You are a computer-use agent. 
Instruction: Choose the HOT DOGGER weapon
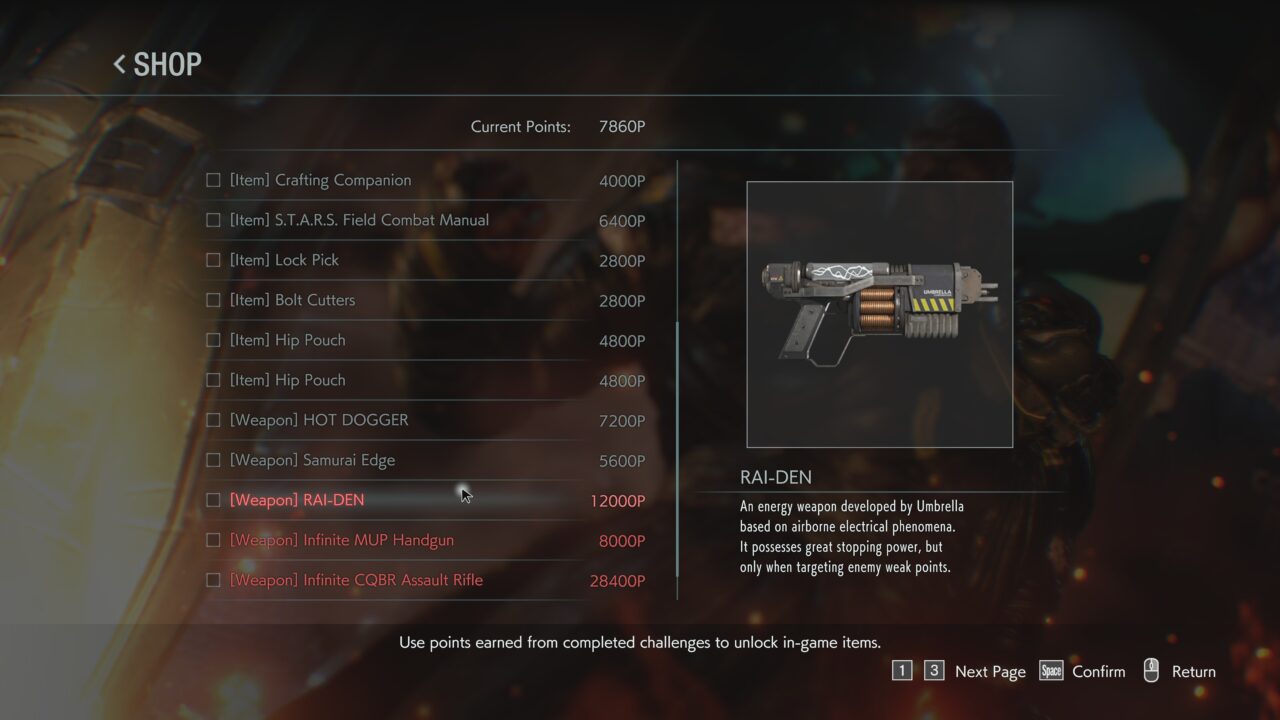click(x=319, y=421)
